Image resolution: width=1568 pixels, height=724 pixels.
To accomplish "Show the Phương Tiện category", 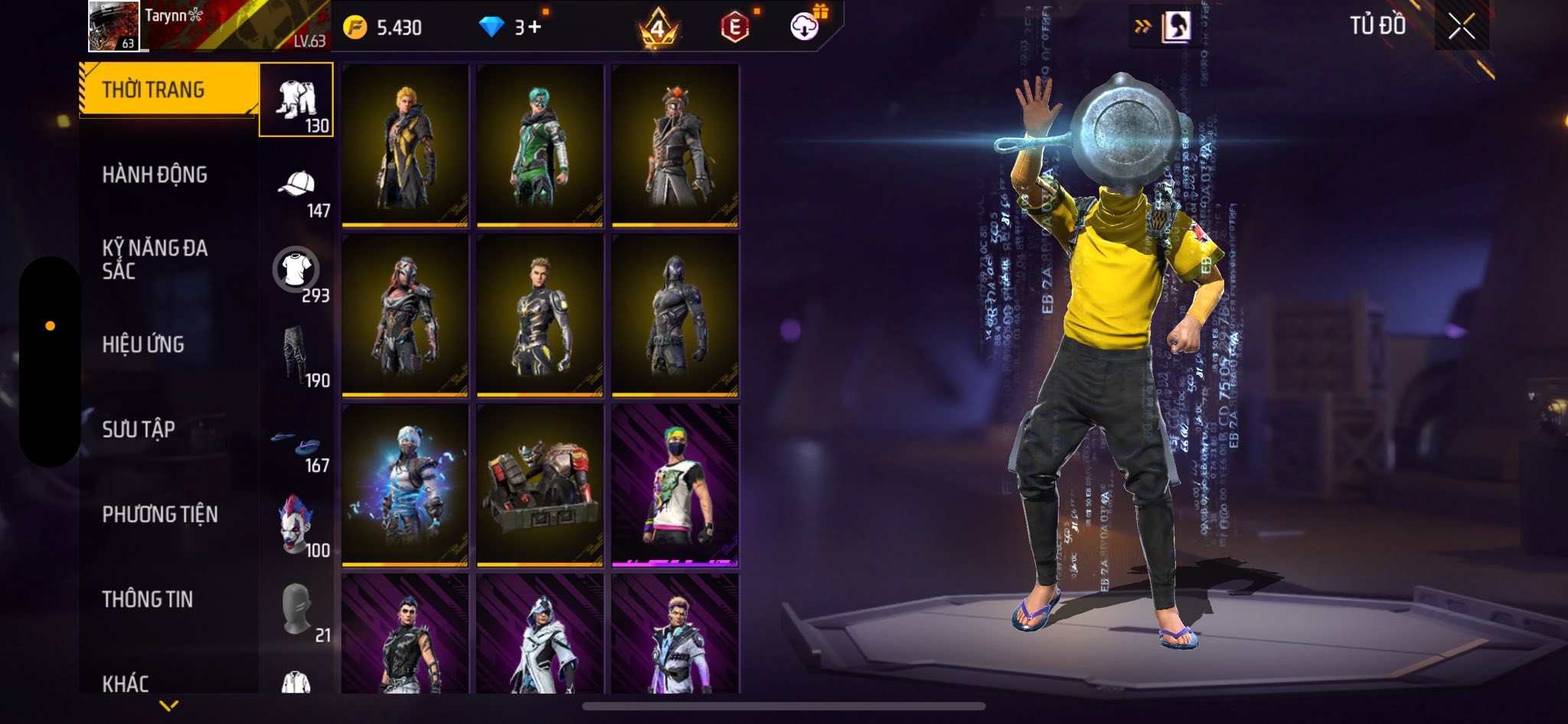I will pyautogui.click(x=160, y=514).
